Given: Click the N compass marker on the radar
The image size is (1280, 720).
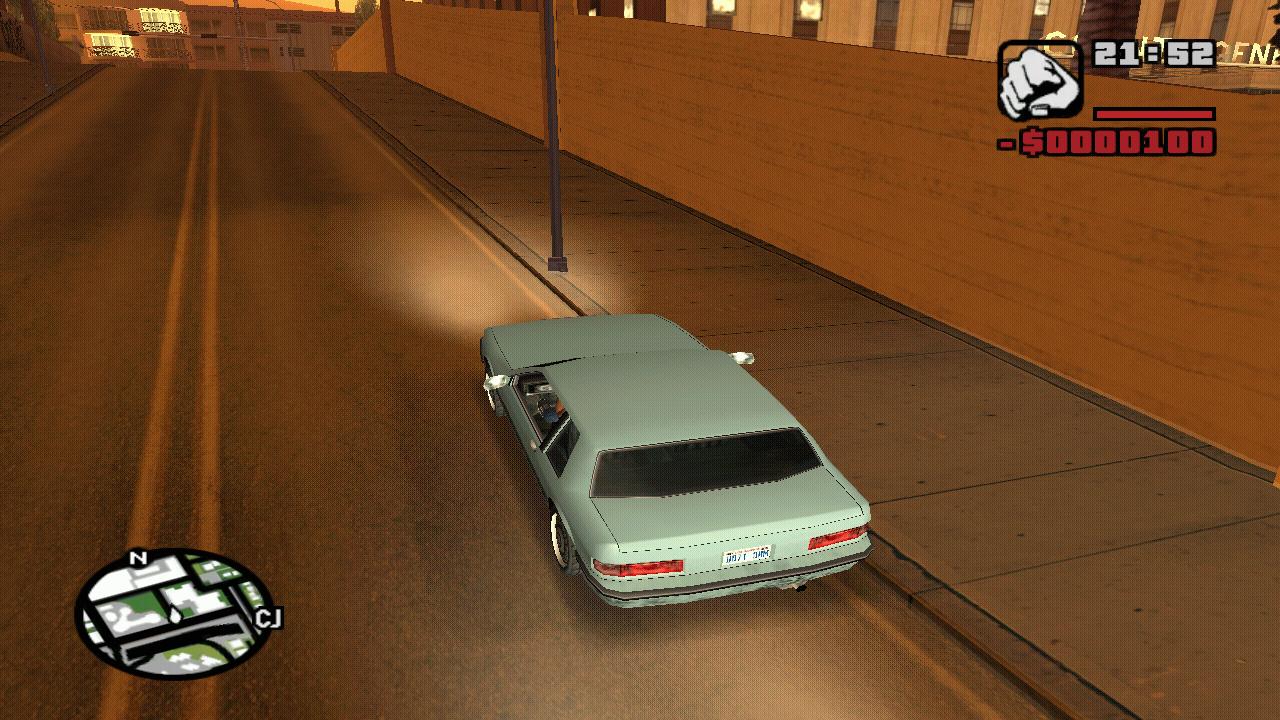Looking at the screenshot, I should coord(137,557).
